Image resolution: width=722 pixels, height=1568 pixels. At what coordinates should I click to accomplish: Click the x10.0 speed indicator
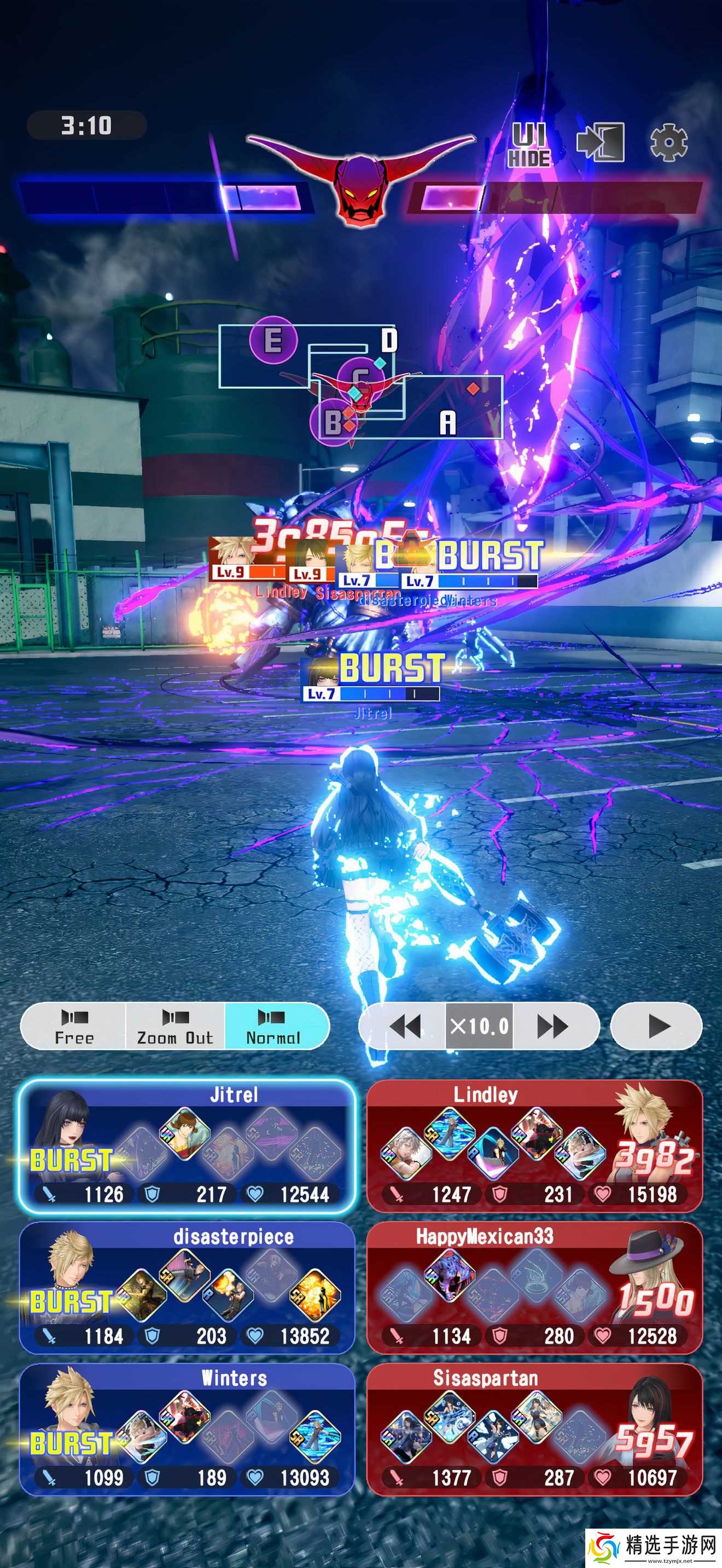[x=478, y=1026]
